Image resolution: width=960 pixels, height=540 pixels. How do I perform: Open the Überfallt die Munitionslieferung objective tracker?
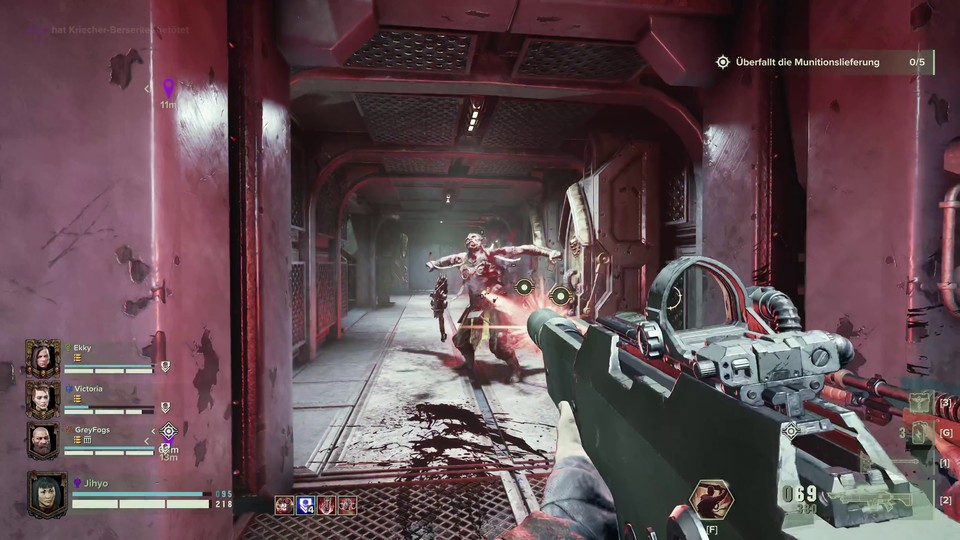[807, 62]
